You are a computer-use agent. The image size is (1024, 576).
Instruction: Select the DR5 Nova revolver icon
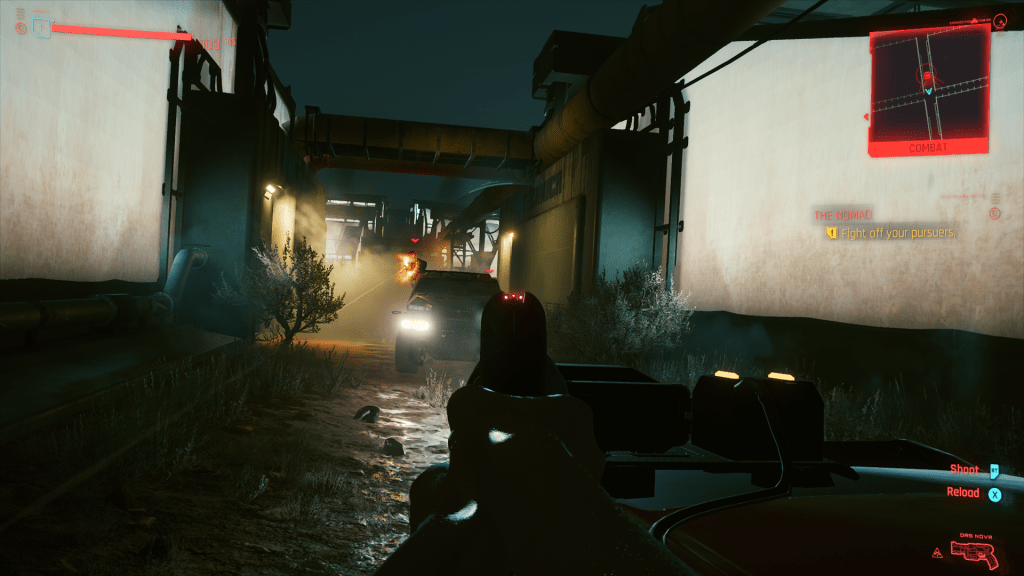coord(976,553)
